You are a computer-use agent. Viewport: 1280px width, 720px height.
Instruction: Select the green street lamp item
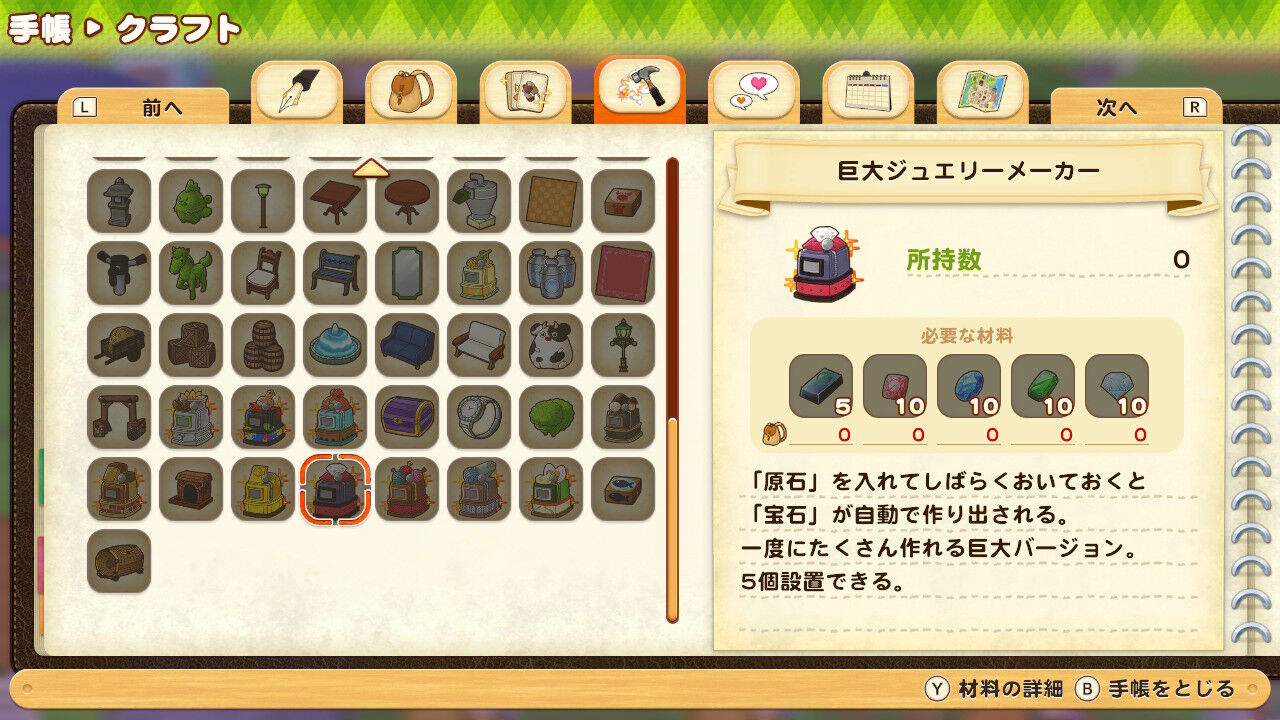pos(623,345)
